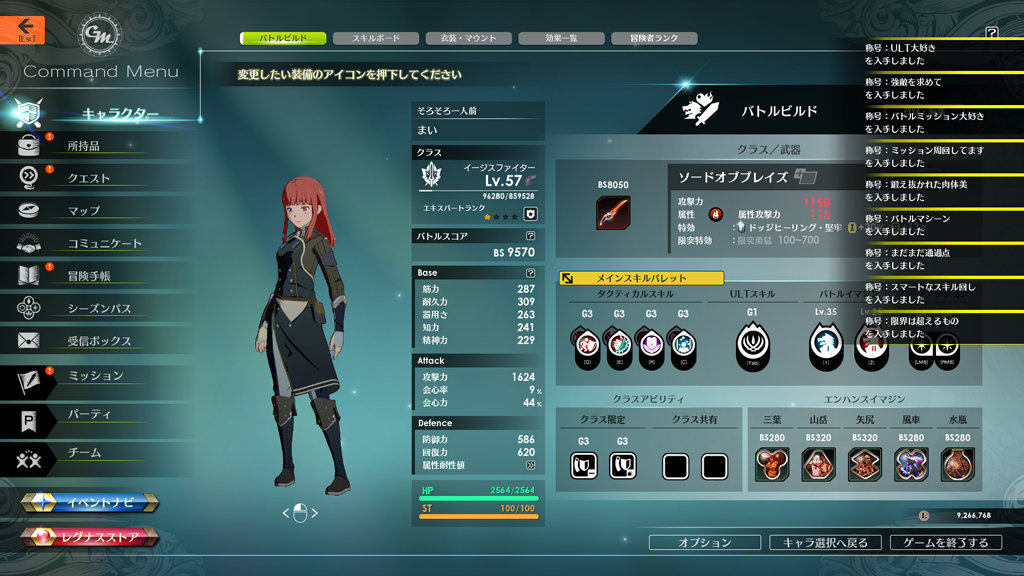Open the マップ menu entry
The height and width of the screenshot is (576, 1024).
pyautogui.click(x=84, y=211)
